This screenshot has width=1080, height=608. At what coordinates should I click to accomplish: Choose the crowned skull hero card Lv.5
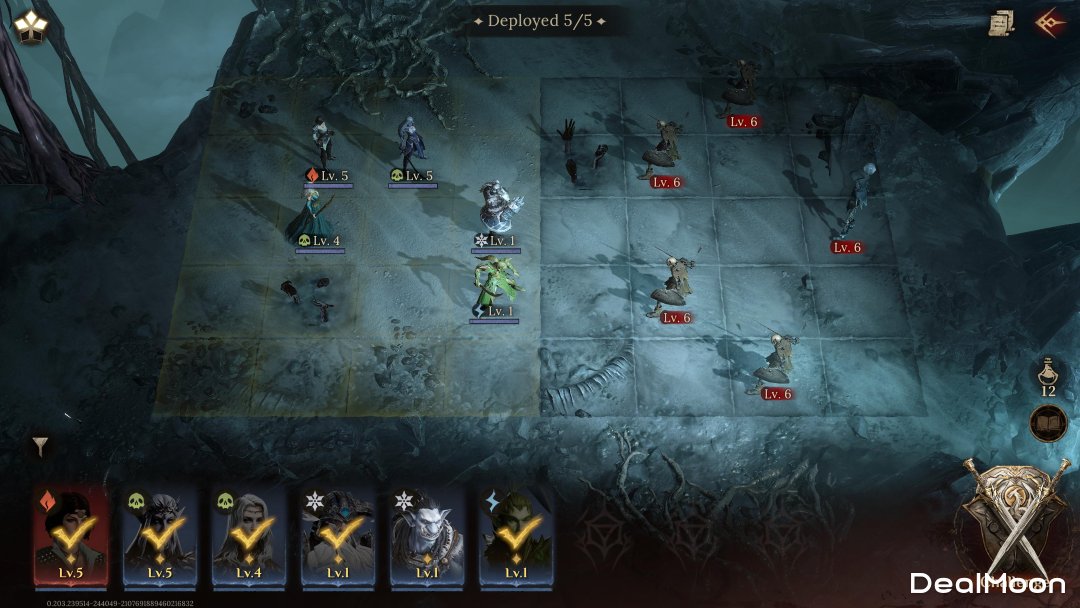[158, 537]
